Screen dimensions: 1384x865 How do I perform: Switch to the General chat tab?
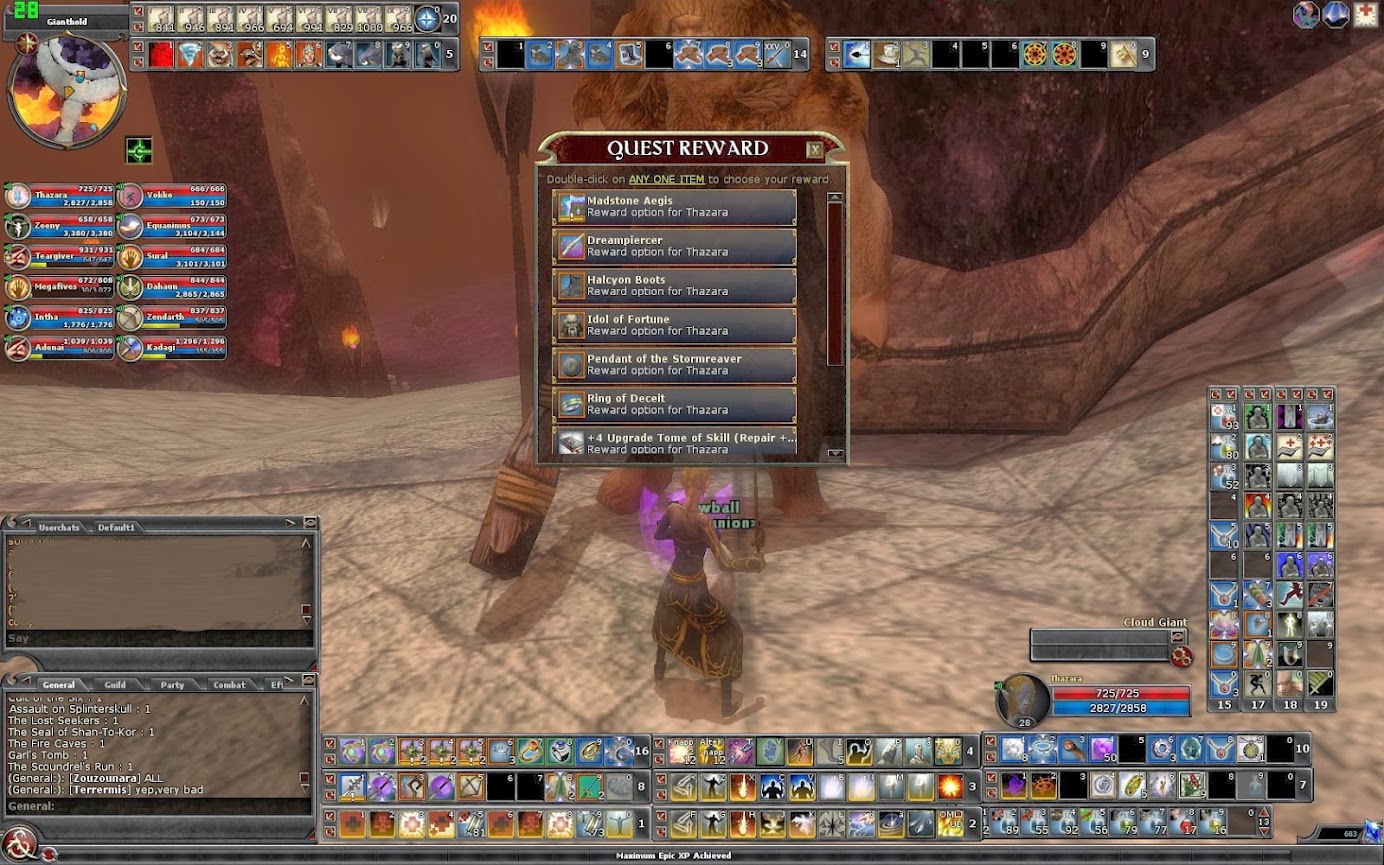[x=58, y=685]
